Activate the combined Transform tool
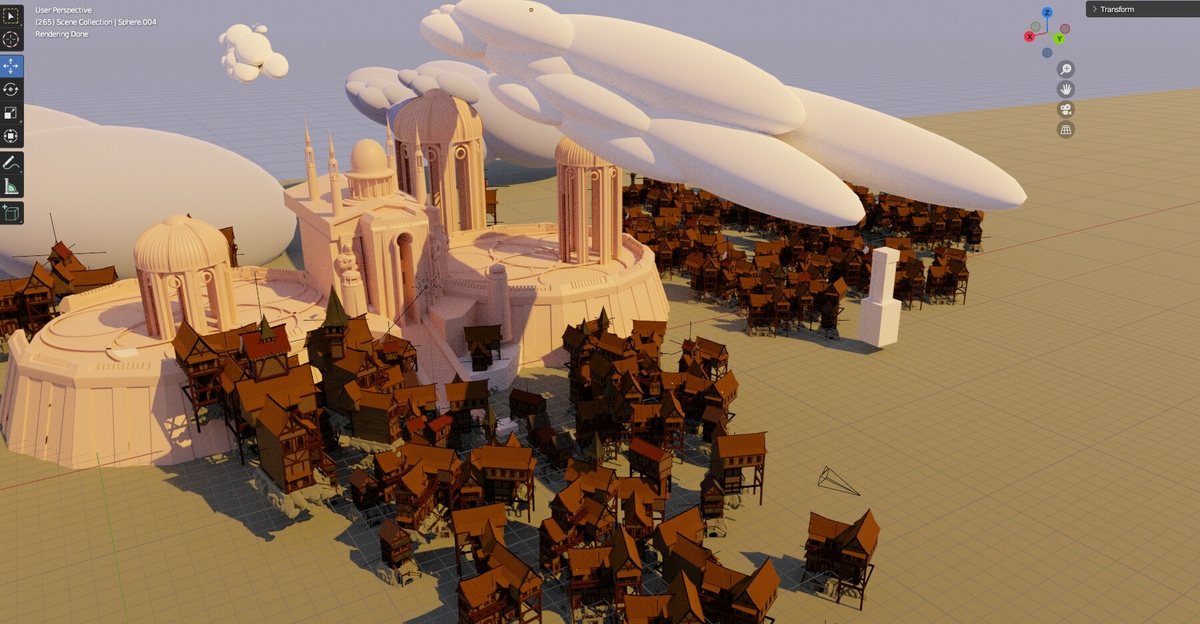The width and height of the screenshot is (1200, 624). click(11, 136)
